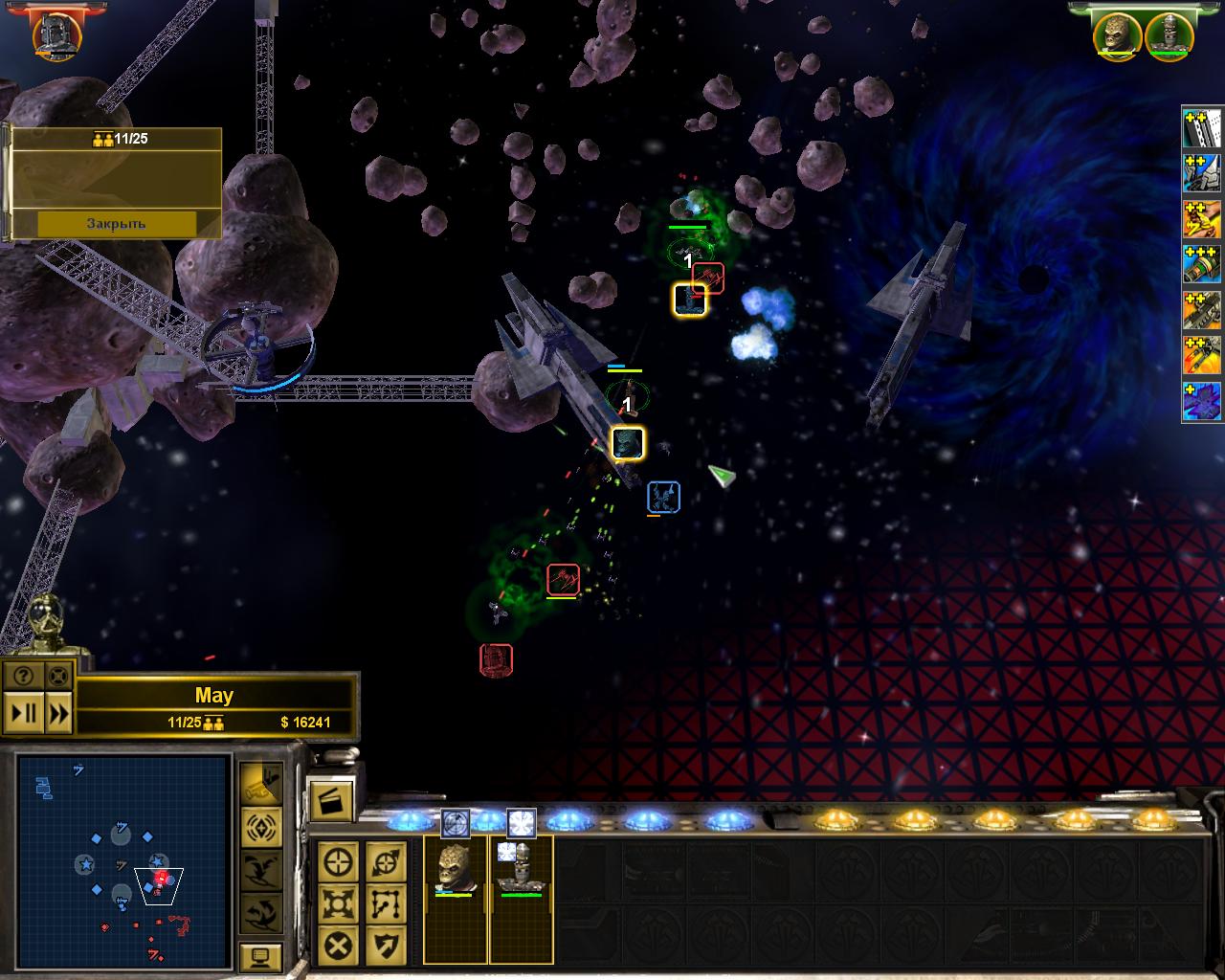Image resolution: width=1225 pixels, height=980 pixels.
Task: Choose IG-88's round portrait at top right
Action: tap(1168, 34)
